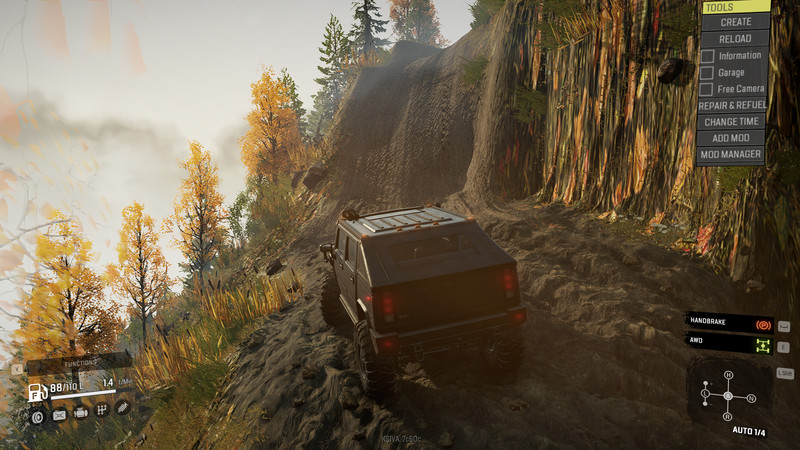
Task: Select the N neutral gear node
Action: (751, 398)
